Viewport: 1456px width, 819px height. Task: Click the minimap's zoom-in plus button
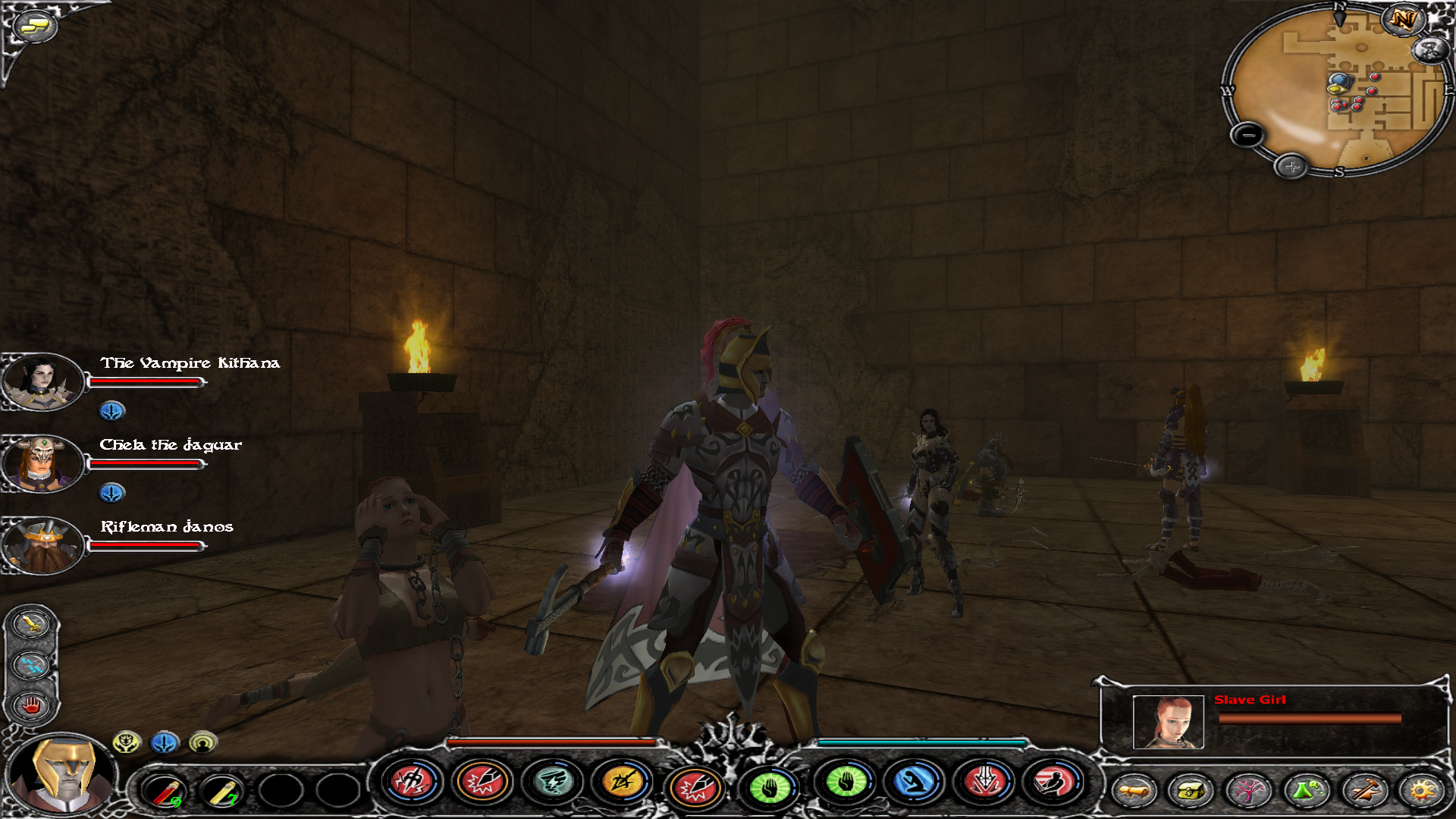point(1291,166)
